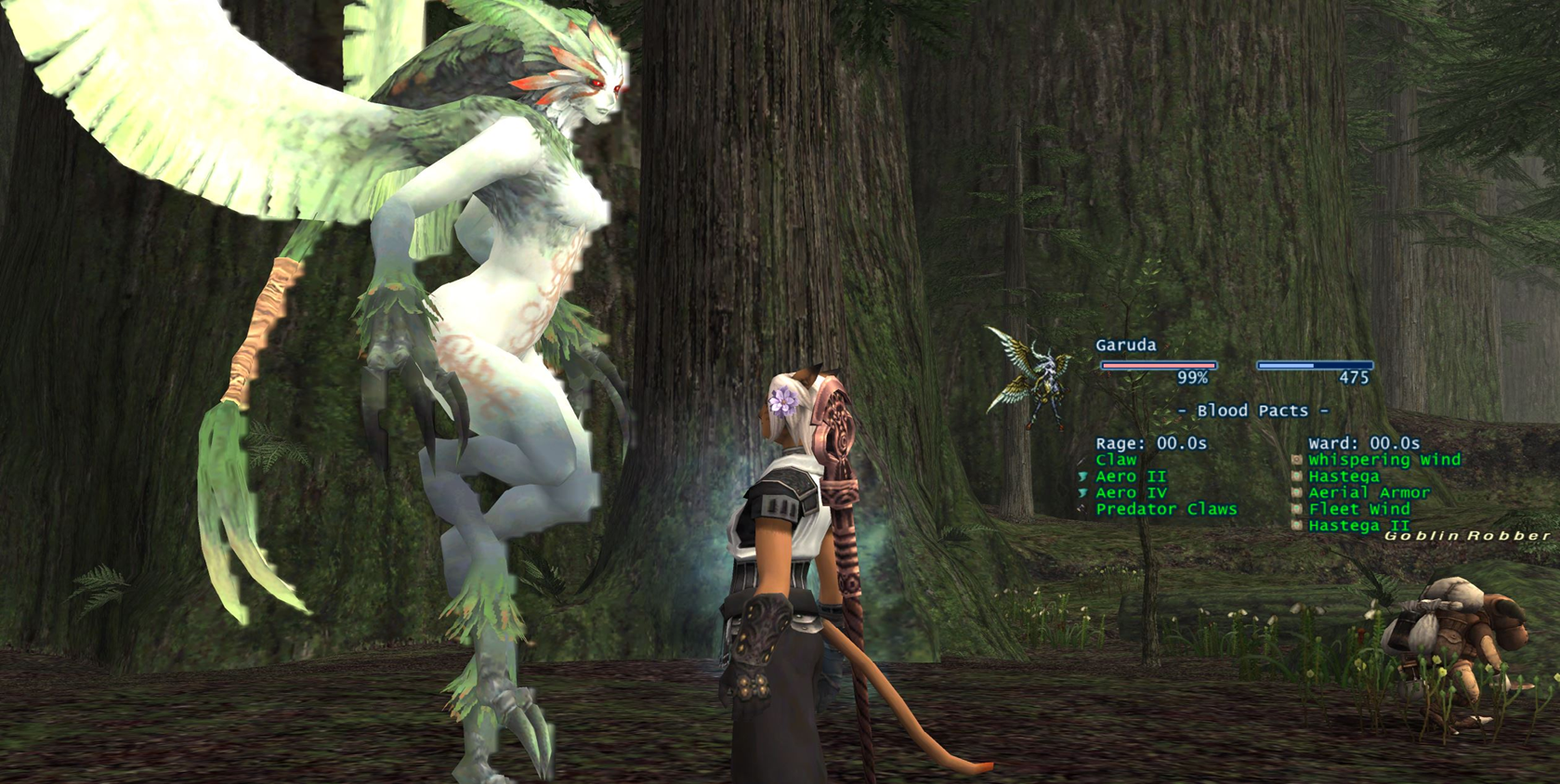Image resolution: width=1560 pixels, height=784 pixels.
Task: Click the blue MP bar showing 475
Action: coord(1313,366)
